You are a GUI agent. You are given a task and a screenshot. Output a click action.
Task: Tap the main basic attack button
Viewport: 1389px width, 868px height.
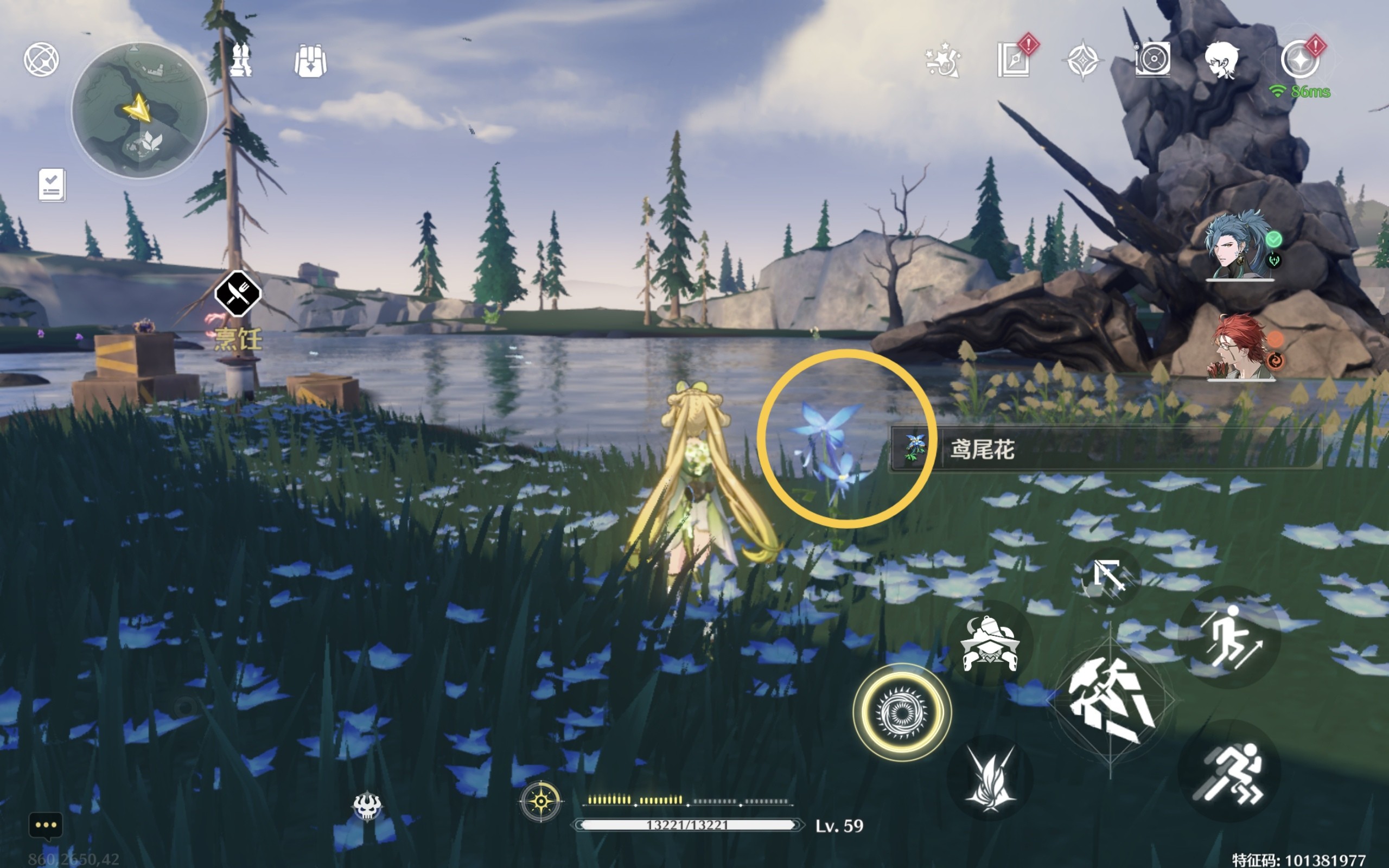(x=1110, y=700)
